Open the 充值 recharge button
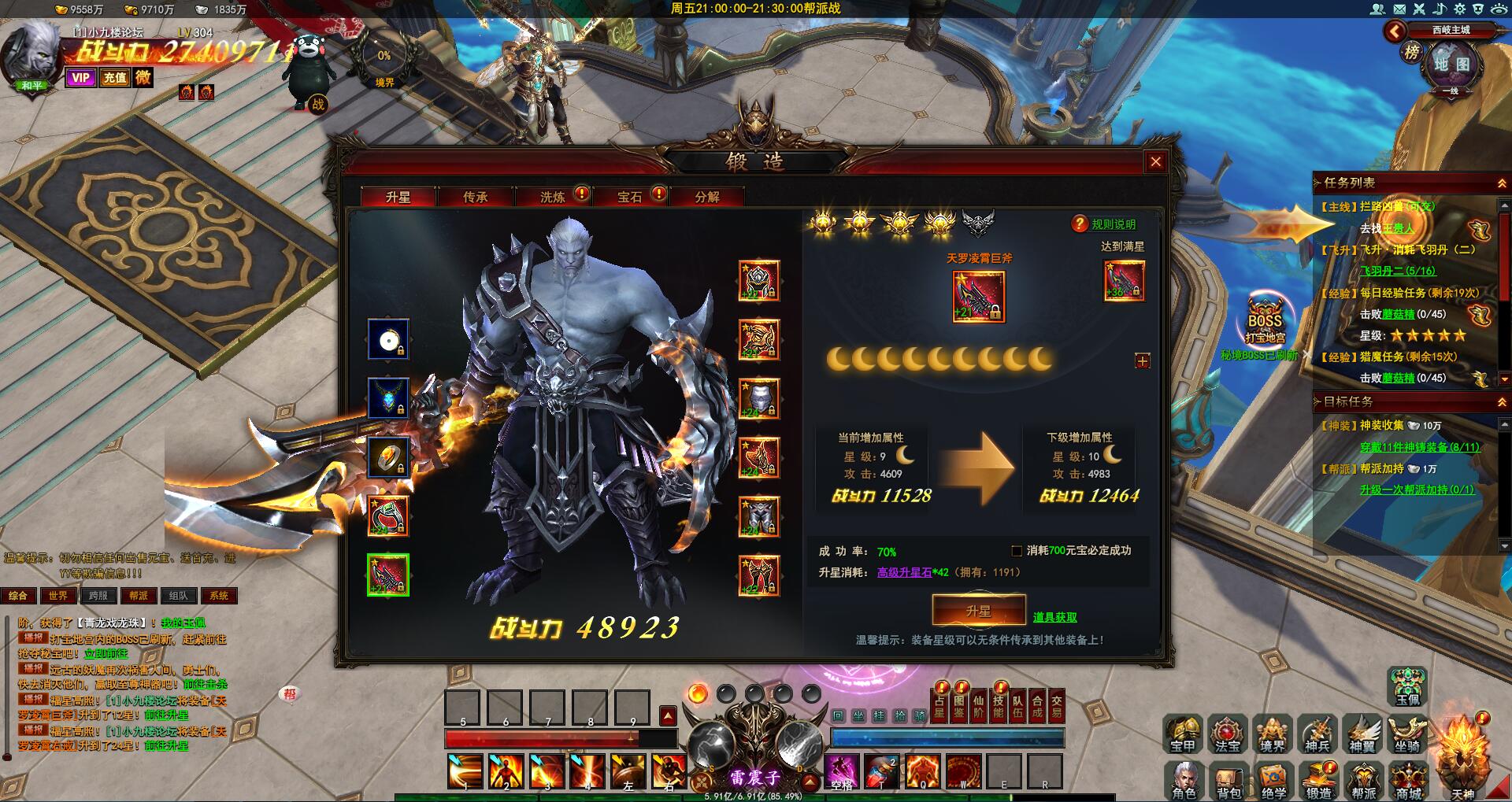Image resolution: width=1512 pixels, height=802 pixels. [x=115, y=77]
